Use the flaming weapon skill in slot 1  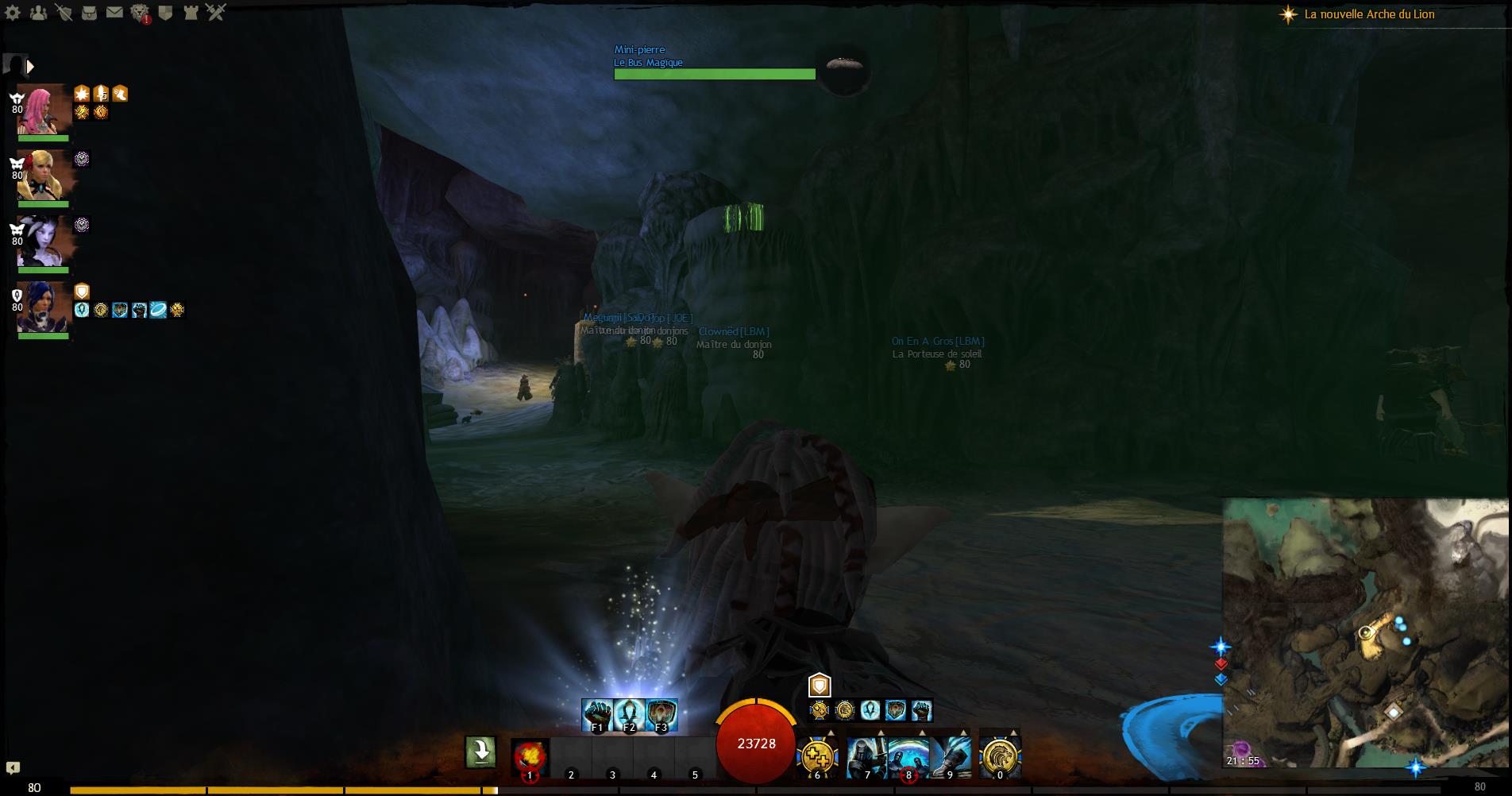(530, 756)
